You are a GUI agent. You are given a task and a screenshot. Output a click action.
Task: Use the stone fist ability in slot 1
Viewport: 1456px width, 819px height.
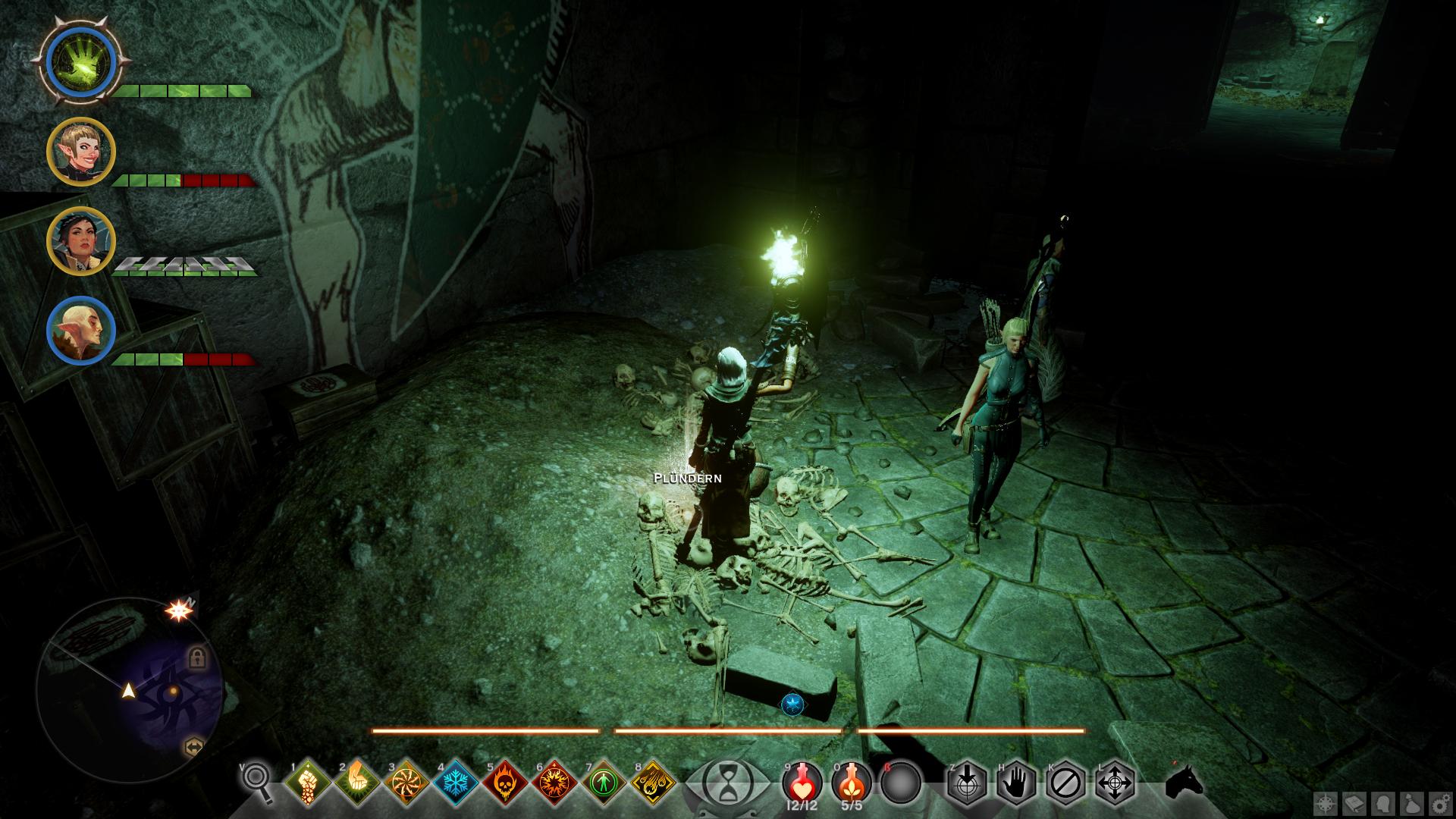(x=307, y=781)
